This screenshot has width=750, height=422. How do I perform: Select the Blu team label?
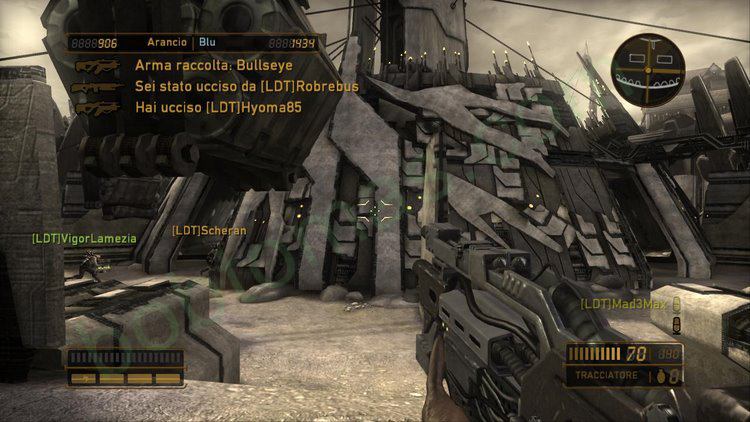coord(208,43)
